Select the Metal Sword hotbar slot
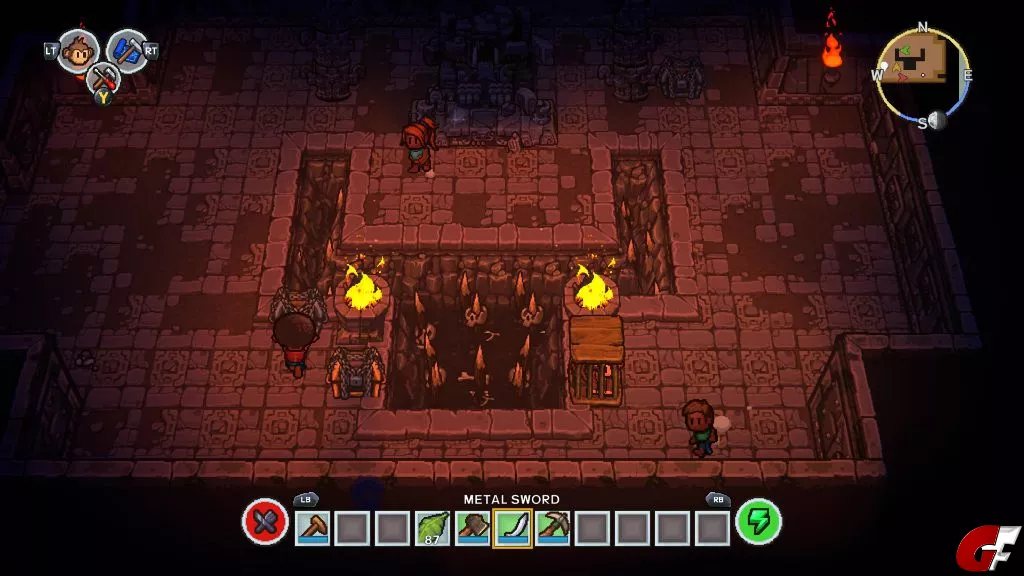The image size is (1024, 576). click(512, 527)
